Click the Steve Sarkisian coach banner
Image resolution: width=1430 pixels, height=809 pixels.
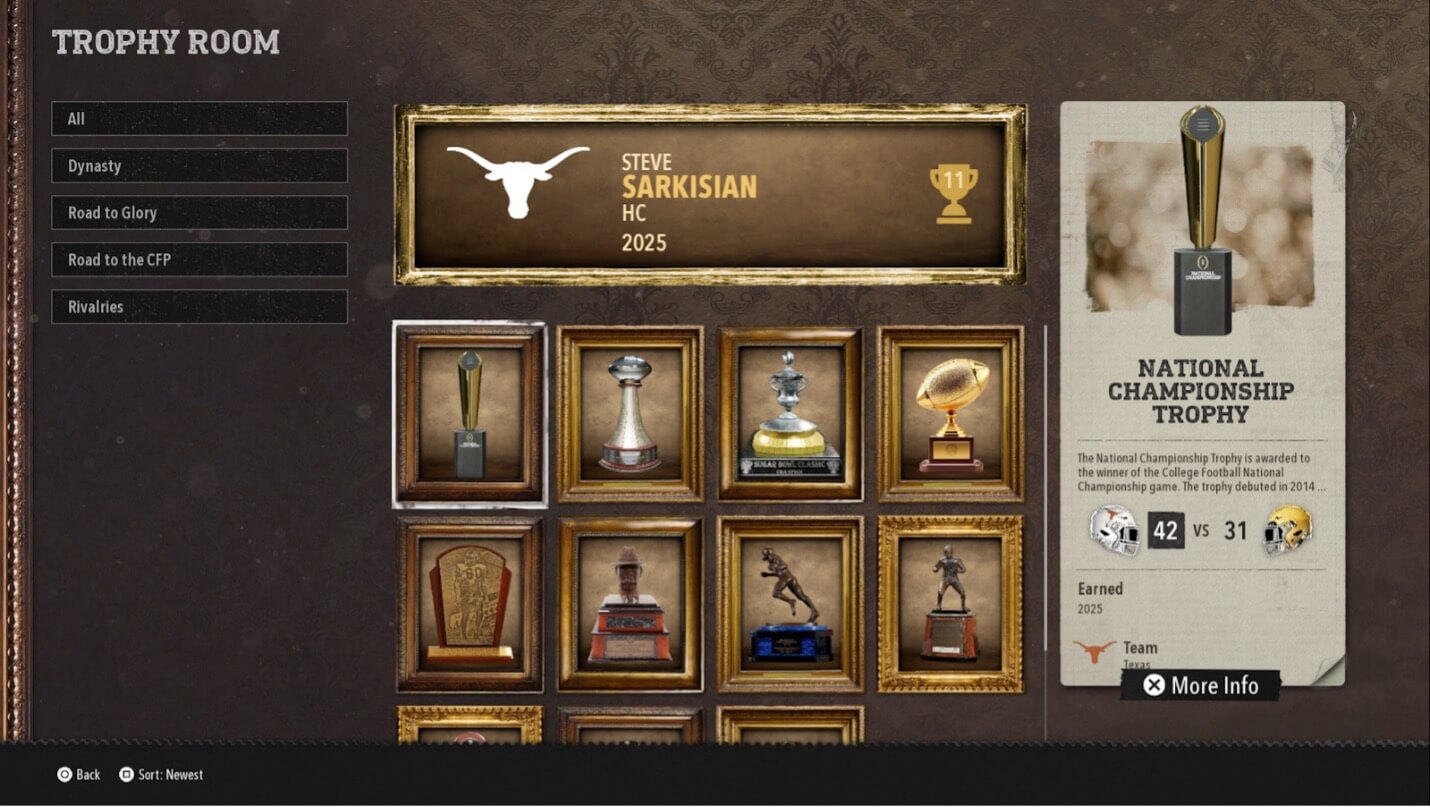pos(710,195)
